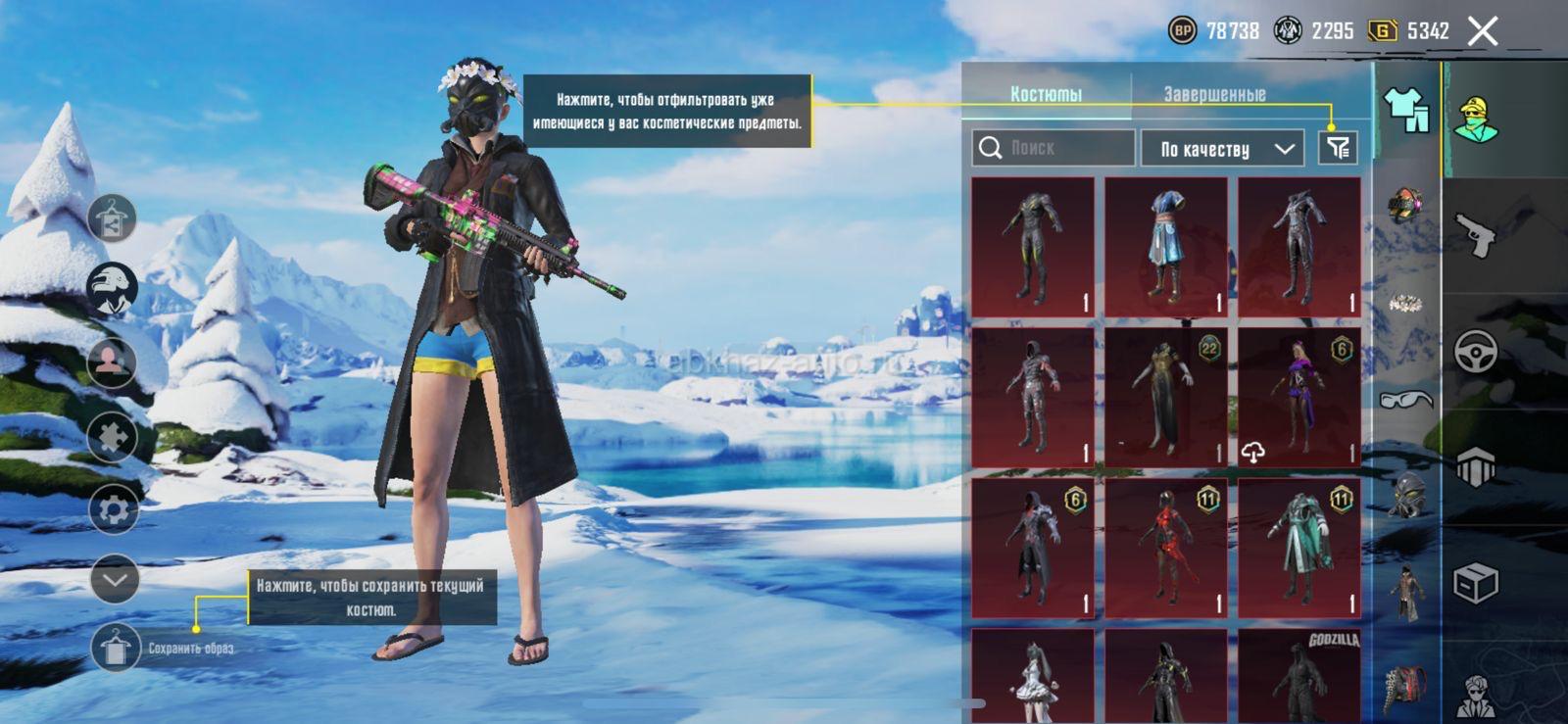Pick the Godzilla costume
The width and height of the screenshot is (1568, 724).
(1298, 676)
